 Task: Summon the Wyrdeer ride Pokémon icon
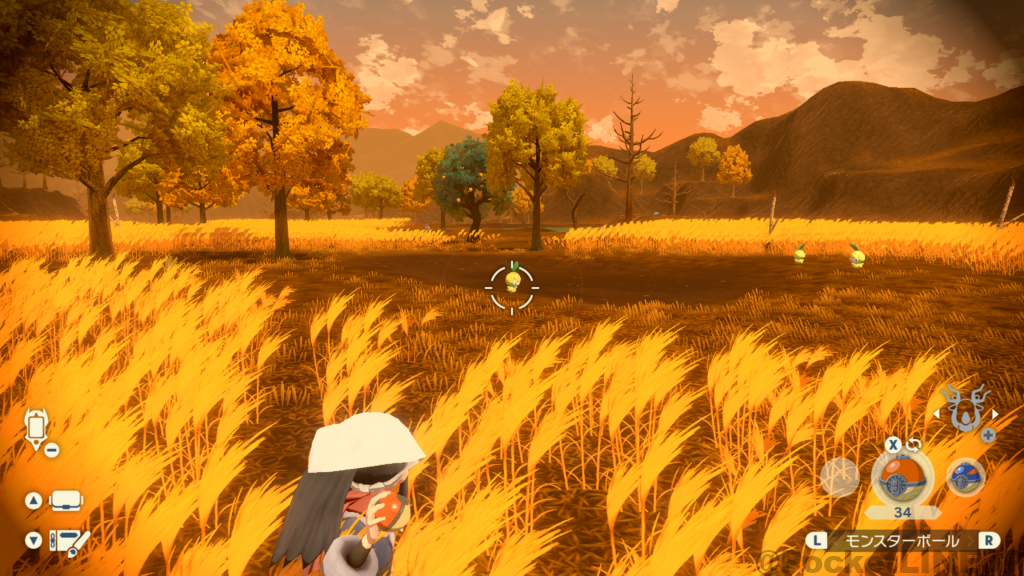(965, 408)
